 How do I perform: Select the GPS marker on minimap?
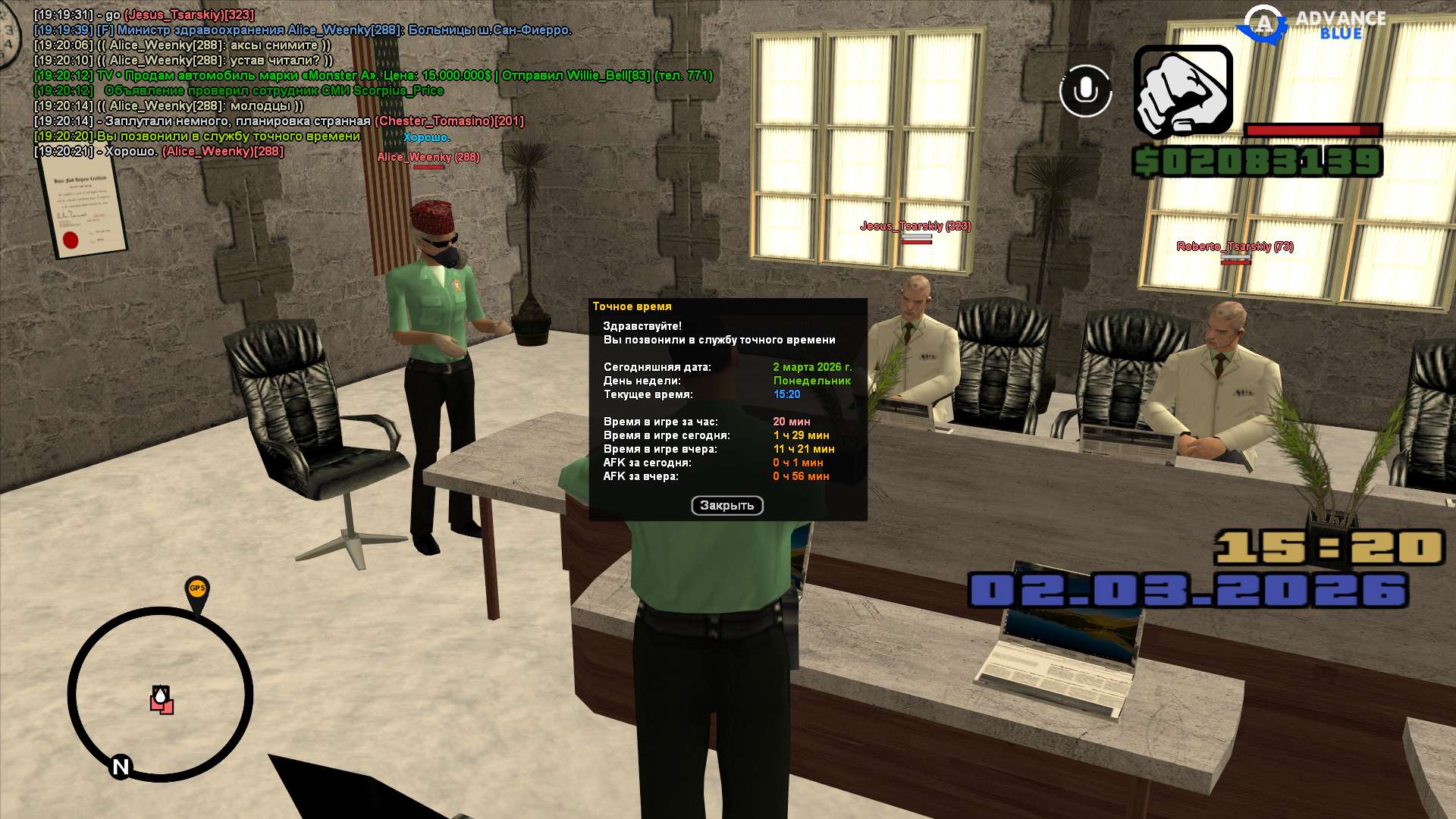[x=197, y=591]
